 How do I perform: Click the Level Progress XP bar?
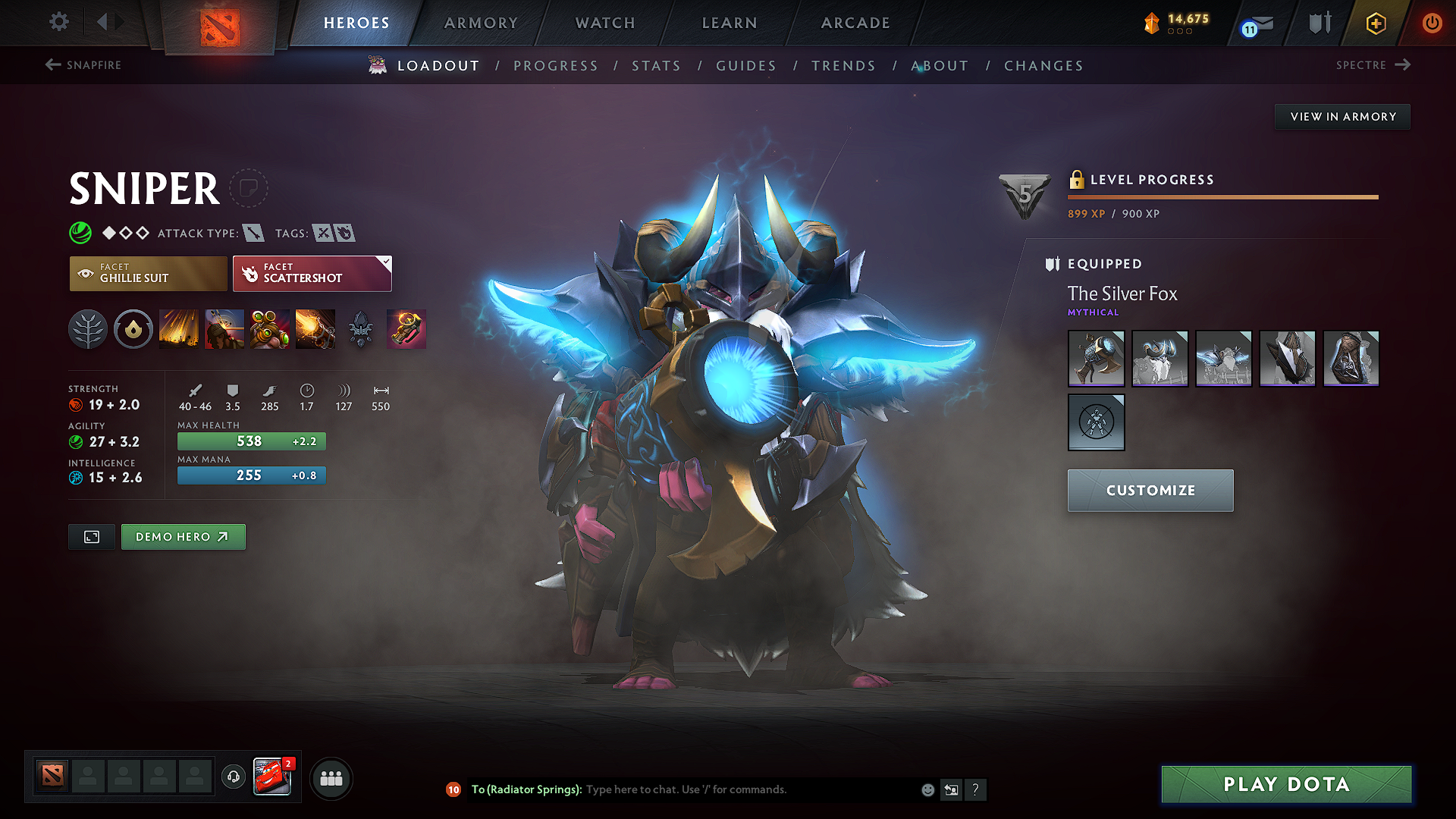click(x=1222, y=197)
